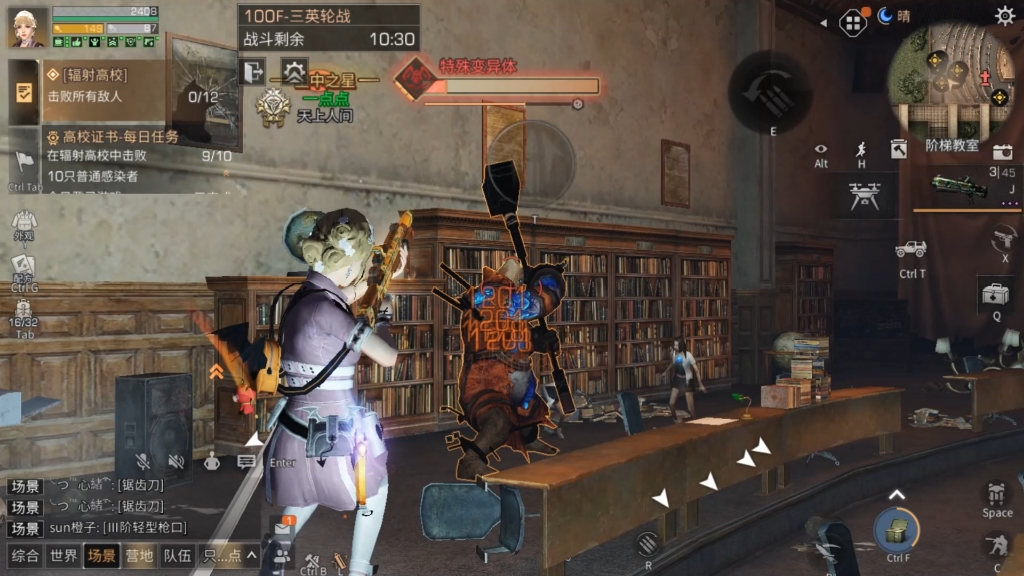
Task: Click the exit-dungeon door icon
Action: coord(251,71)
